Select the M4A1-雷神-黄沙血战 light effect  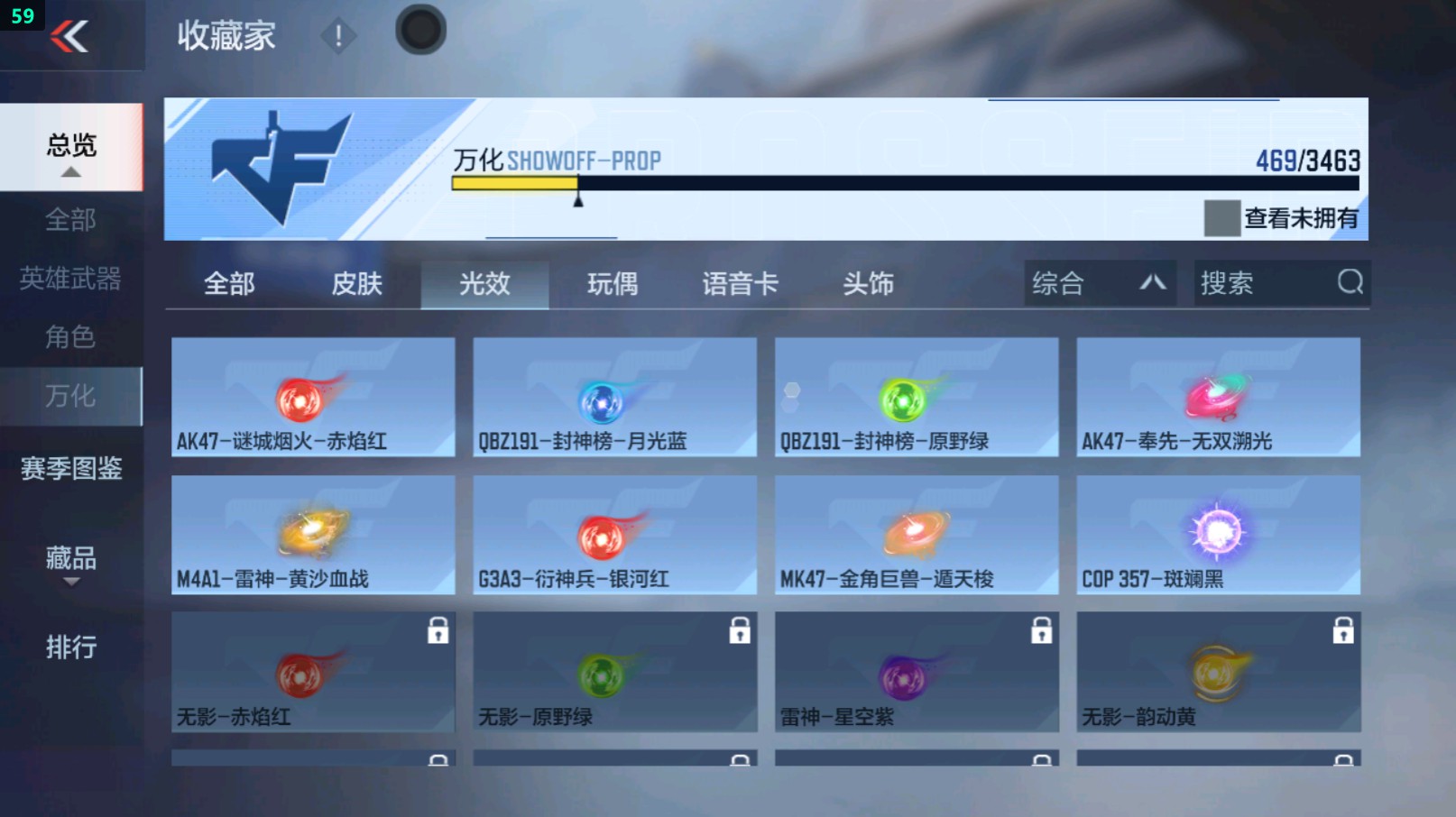[x=312, y=534]
